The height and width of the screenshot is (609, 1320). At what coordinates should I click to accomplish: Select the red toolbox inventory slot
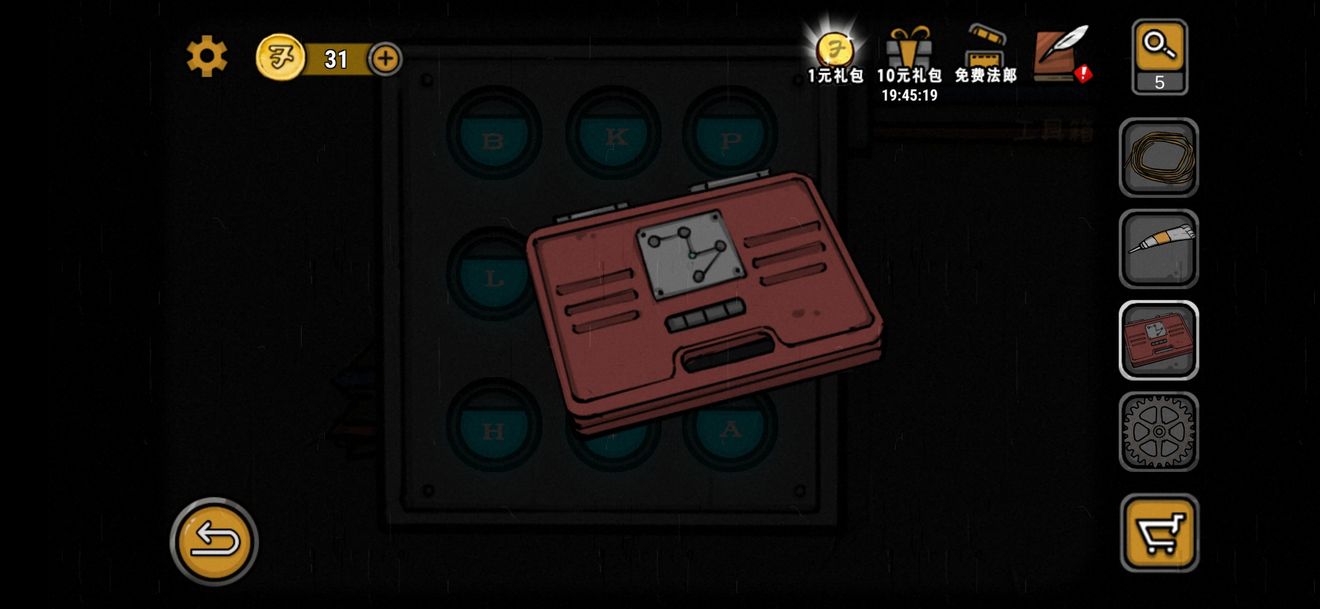[1159, 340]
